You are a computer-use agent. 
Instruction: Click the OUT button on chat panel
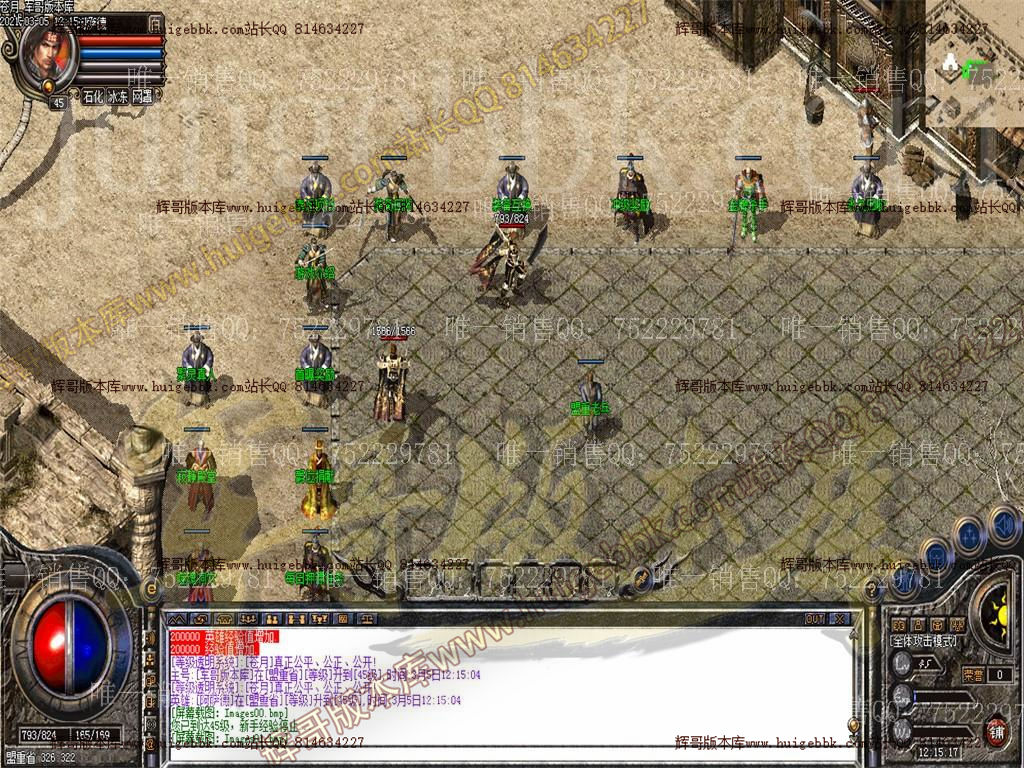(815, 619)
